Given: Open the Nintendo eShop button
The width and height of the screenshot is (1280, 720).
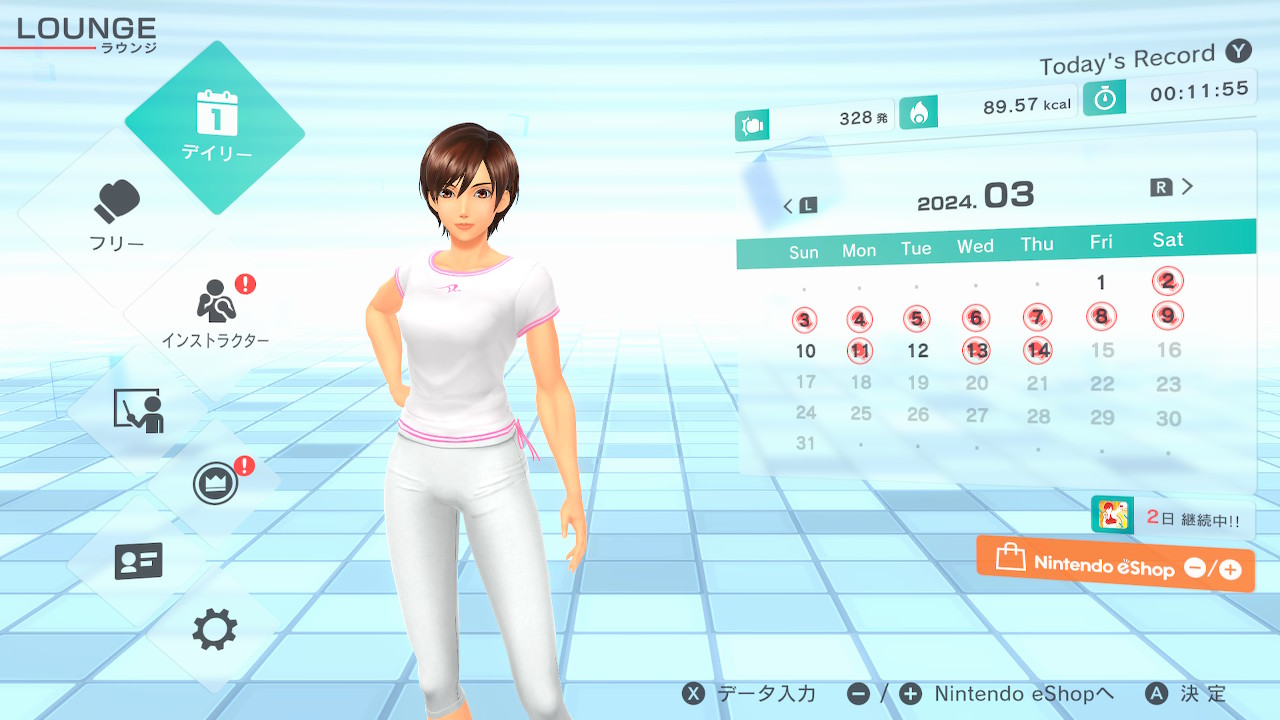Looking at the screenshot, I should [x=1115, y=565].
